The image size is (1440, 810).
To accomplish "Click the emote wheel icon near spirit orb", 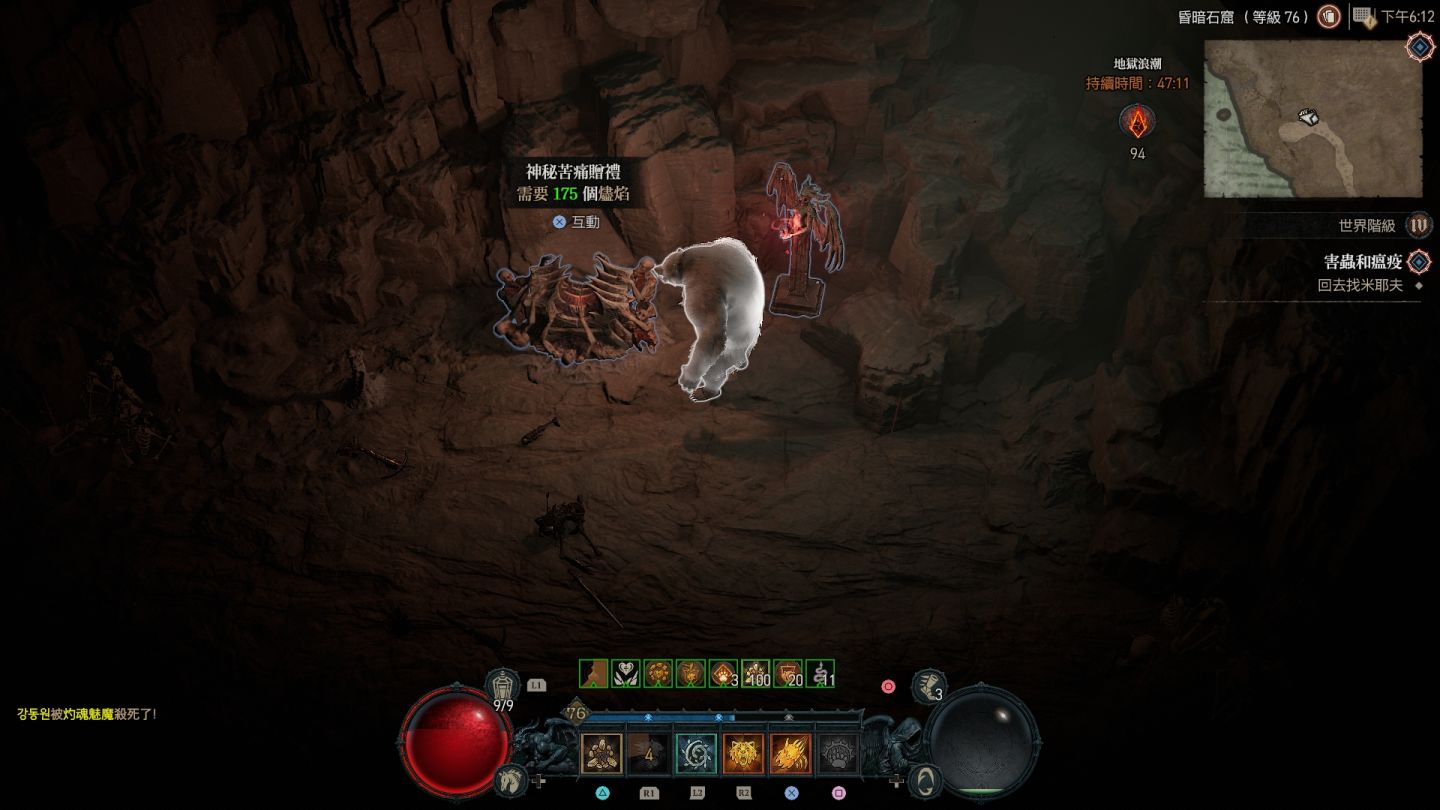I will tap(927, 780).
